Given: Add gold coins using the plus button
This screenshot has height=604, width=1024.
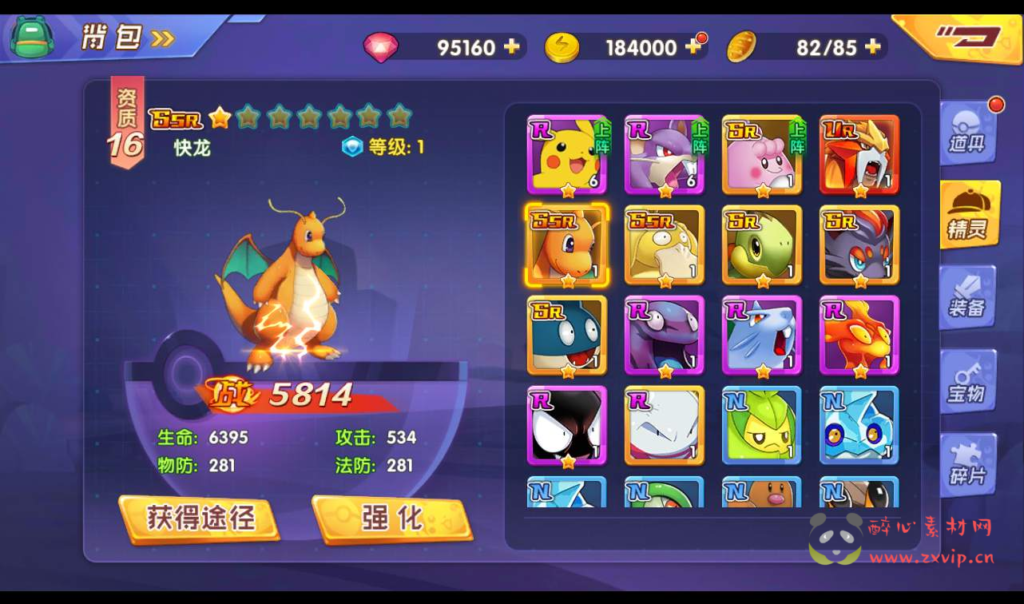Looking at the screenshot, I should 692,47.
